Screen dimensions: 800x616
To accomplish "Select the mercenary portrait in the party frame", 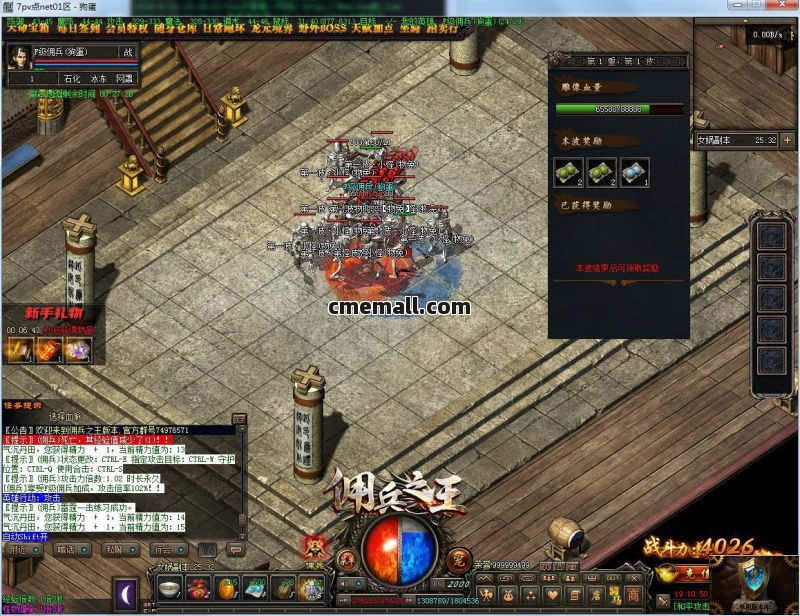I will point(18,57).
